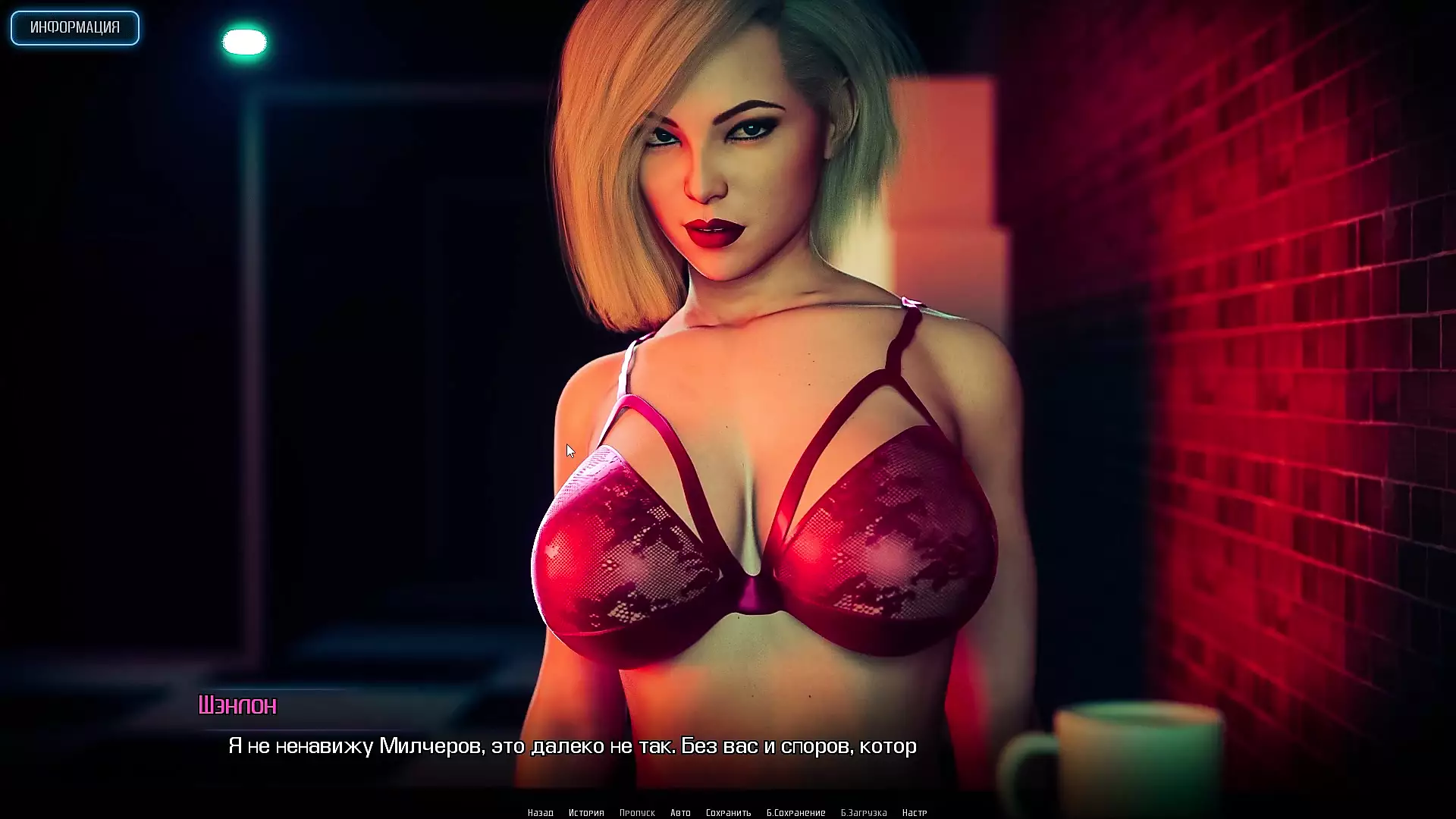Open the История dialogue log
The width and height of the screenshot is (1456, 819).
coord(586,812)
